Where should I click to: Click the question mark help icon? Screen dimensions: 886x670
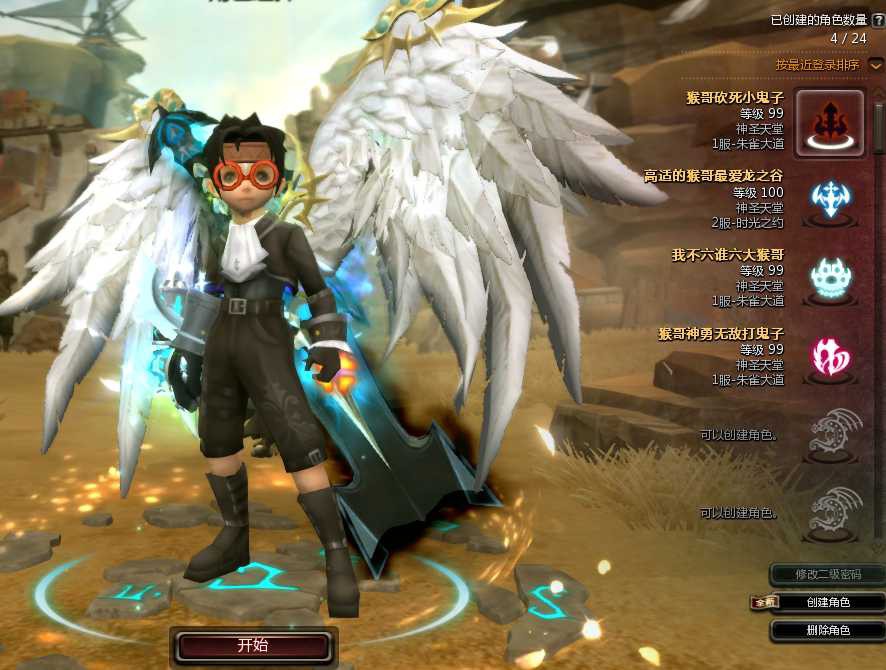(878, 20)
